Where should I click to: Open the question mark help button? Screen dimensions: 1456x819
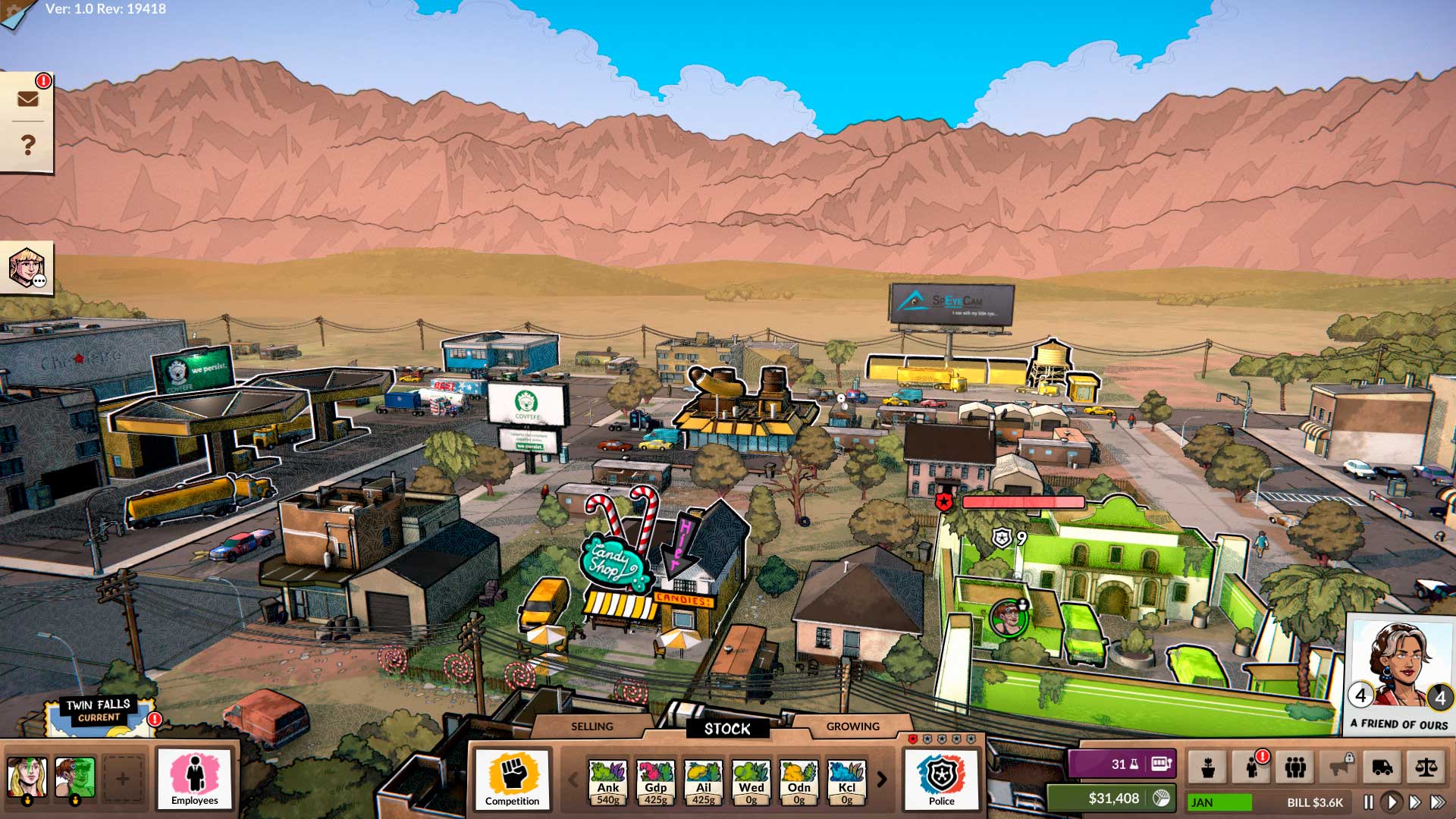coord(27,145)
